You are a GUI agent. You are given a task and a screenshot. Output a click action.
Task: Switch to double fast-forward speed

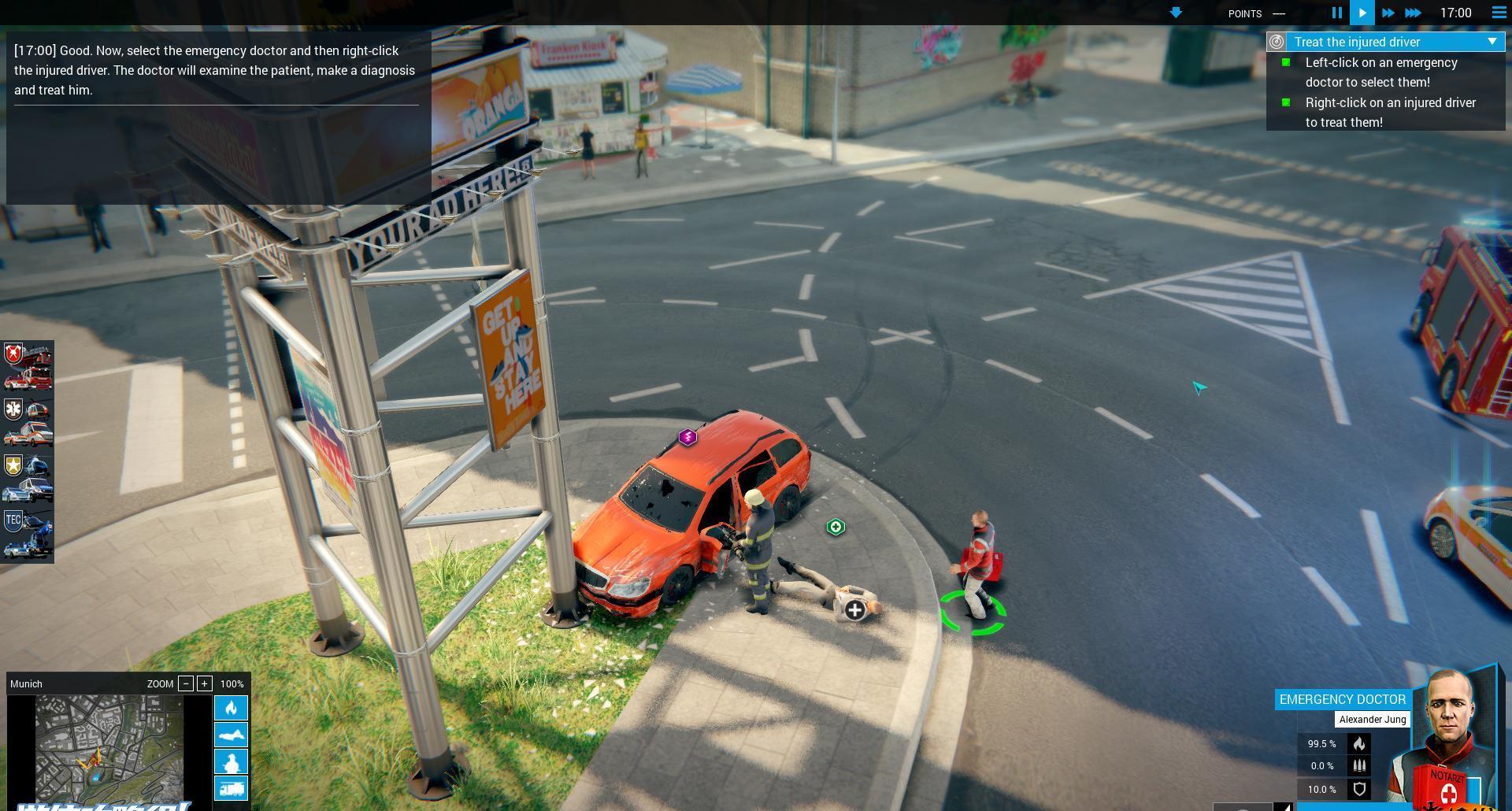click(1388, 13)
